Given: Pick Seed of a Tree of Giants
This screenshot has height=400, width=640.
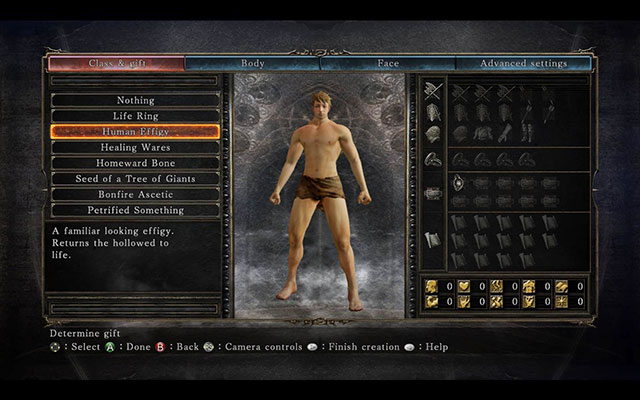Looking at the screenshot, I should 135,178.
